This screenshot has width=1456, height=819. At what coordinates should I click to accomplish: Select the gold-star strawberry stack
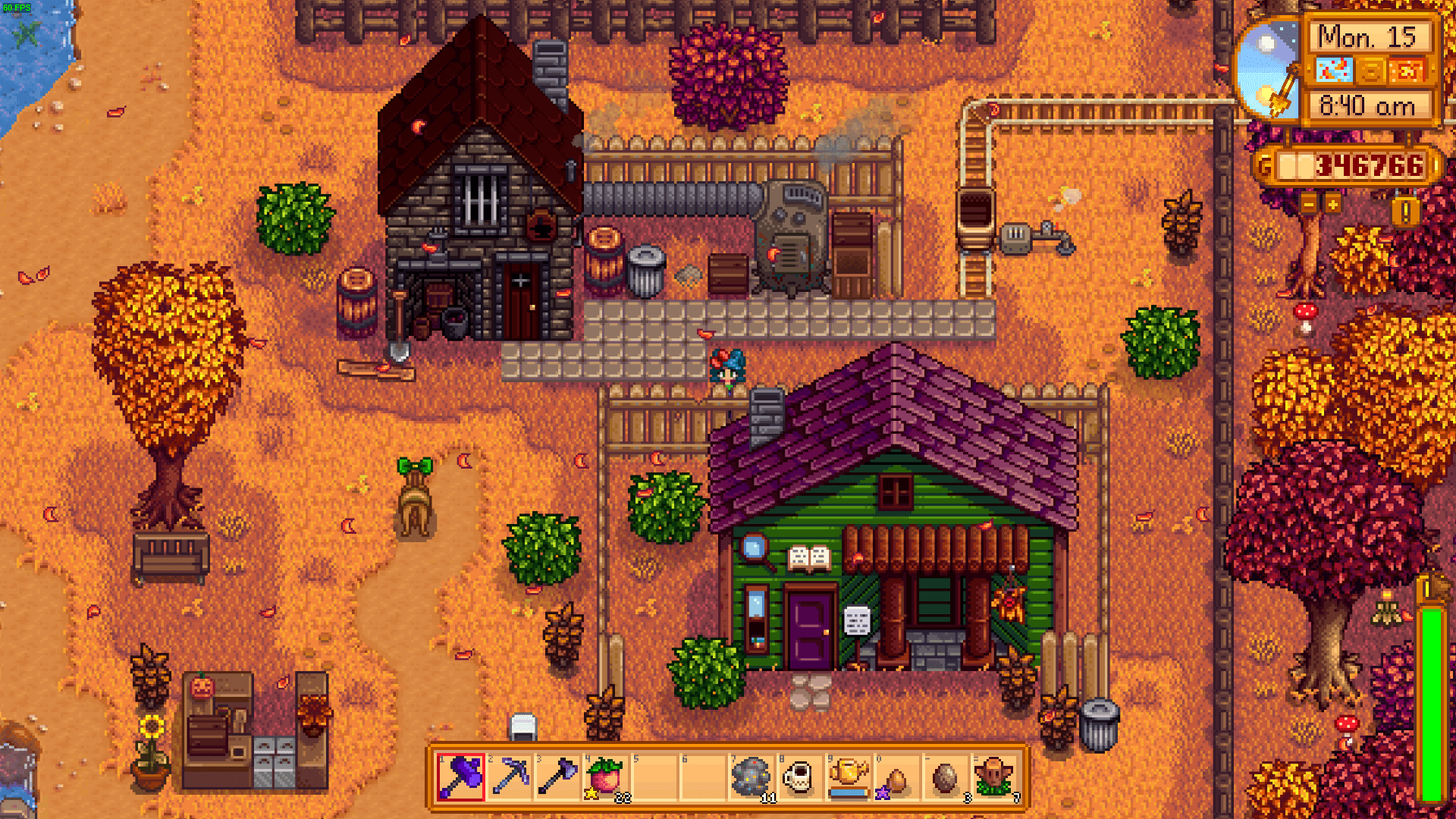point(606,777)
